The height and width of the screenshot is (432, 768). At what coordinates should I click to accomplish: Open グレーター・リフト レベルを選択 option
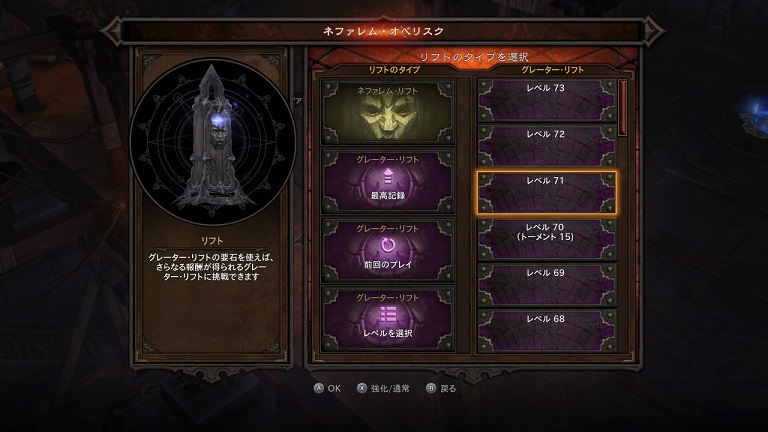(x=388, y=318)
